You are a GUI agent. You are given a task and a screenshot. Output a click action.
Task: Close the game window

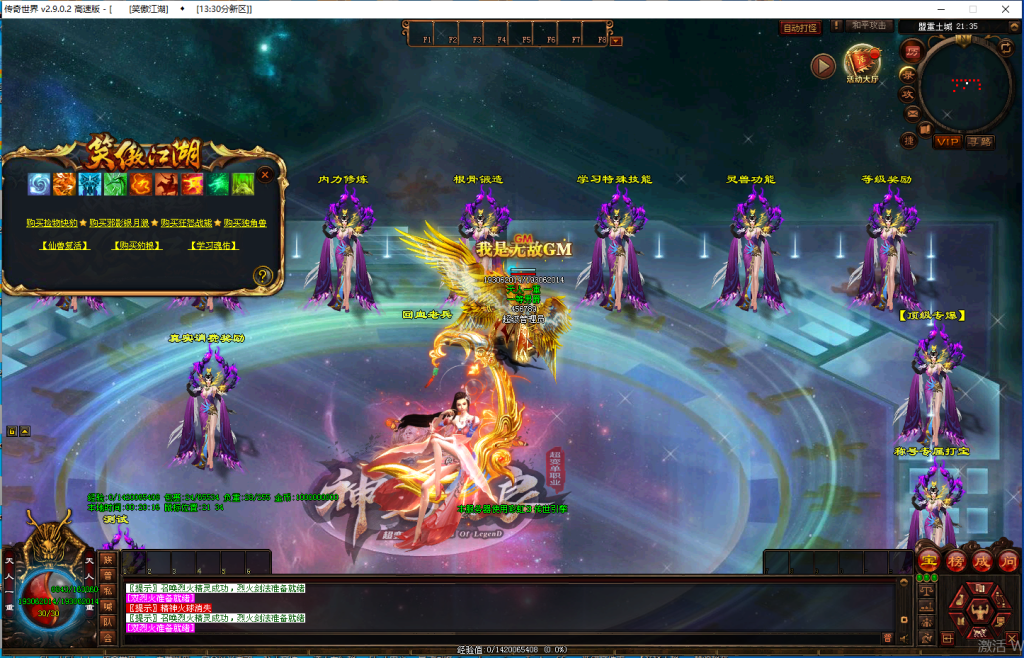(x=1005, y=9)
